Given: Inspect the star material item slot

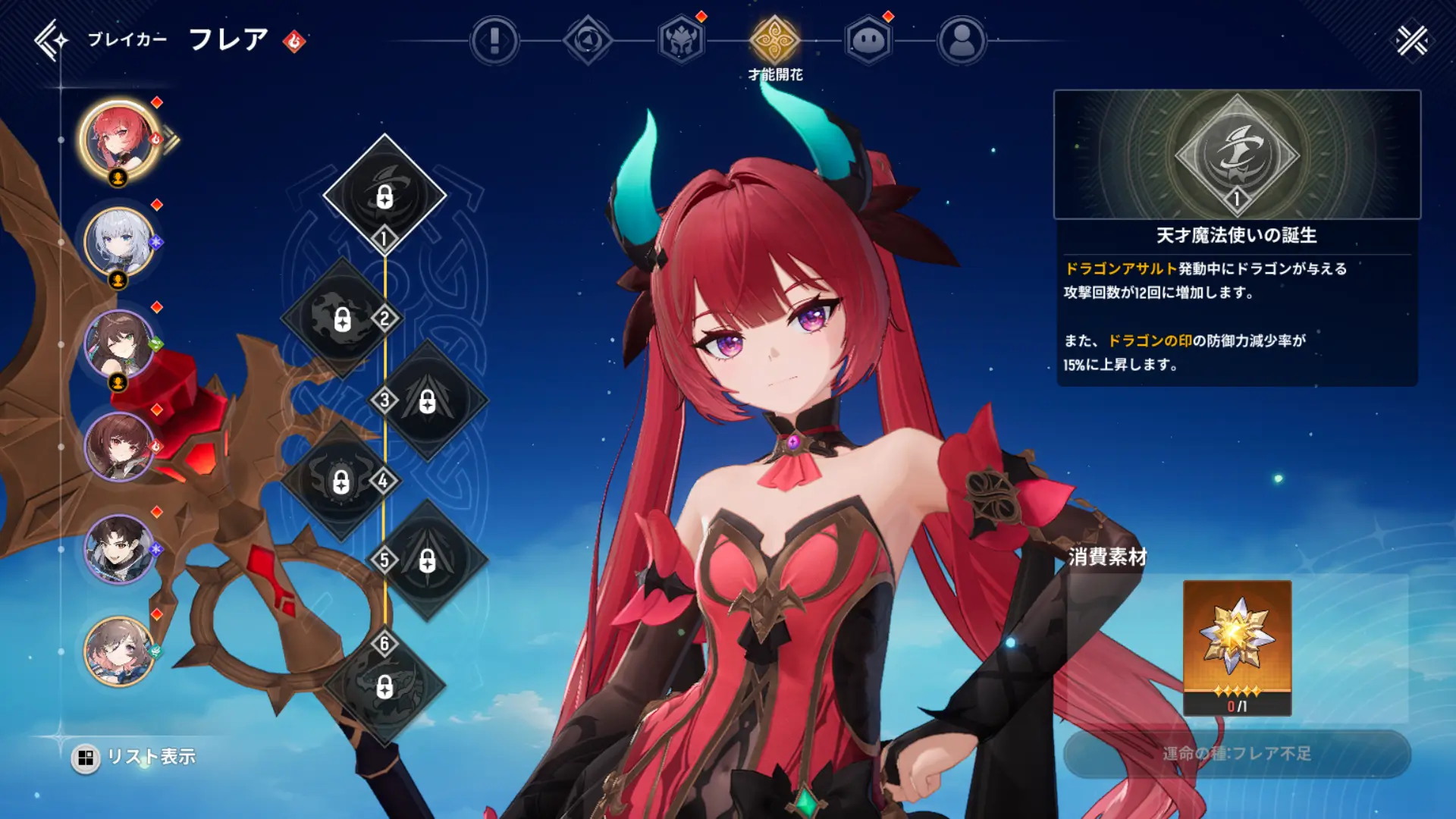Looking at the screenshot, I should pos(1237,648).
